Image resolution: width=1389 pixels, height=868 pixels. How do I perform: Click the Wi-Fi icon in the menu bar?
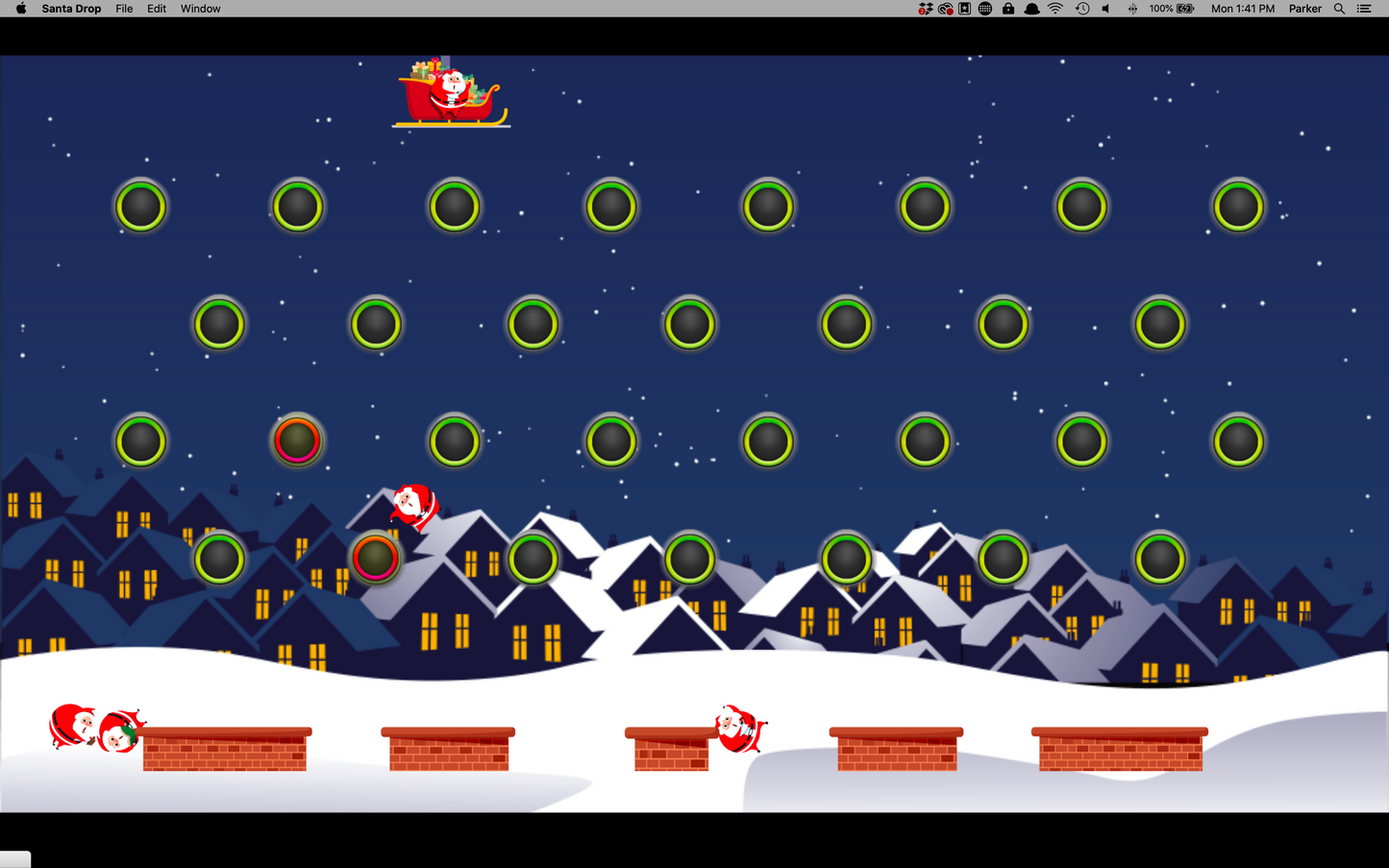pyautogui.click(x=1054, y=9)
